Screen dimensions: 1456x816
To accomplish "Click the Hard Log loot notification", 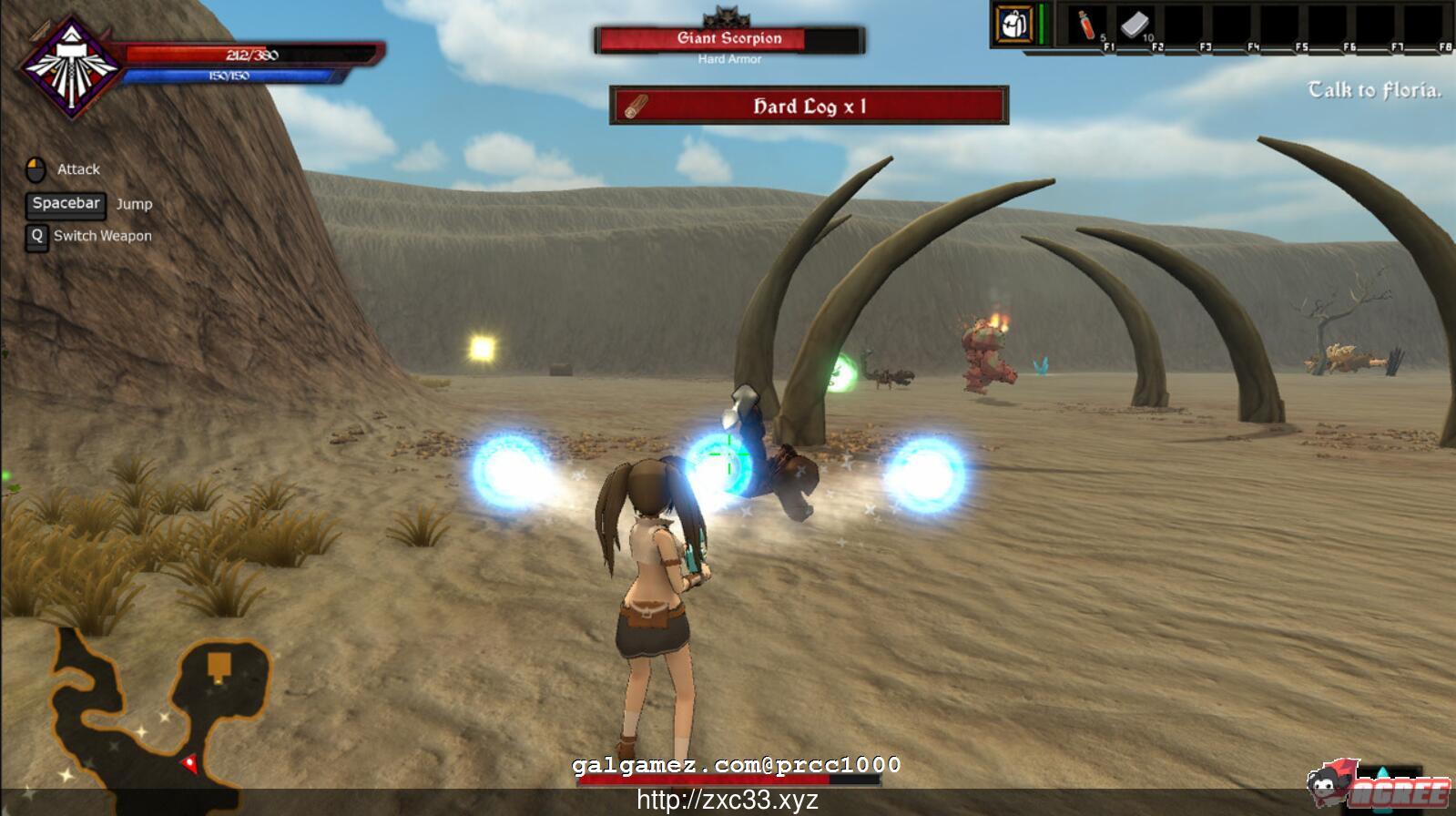I will 809,106.
